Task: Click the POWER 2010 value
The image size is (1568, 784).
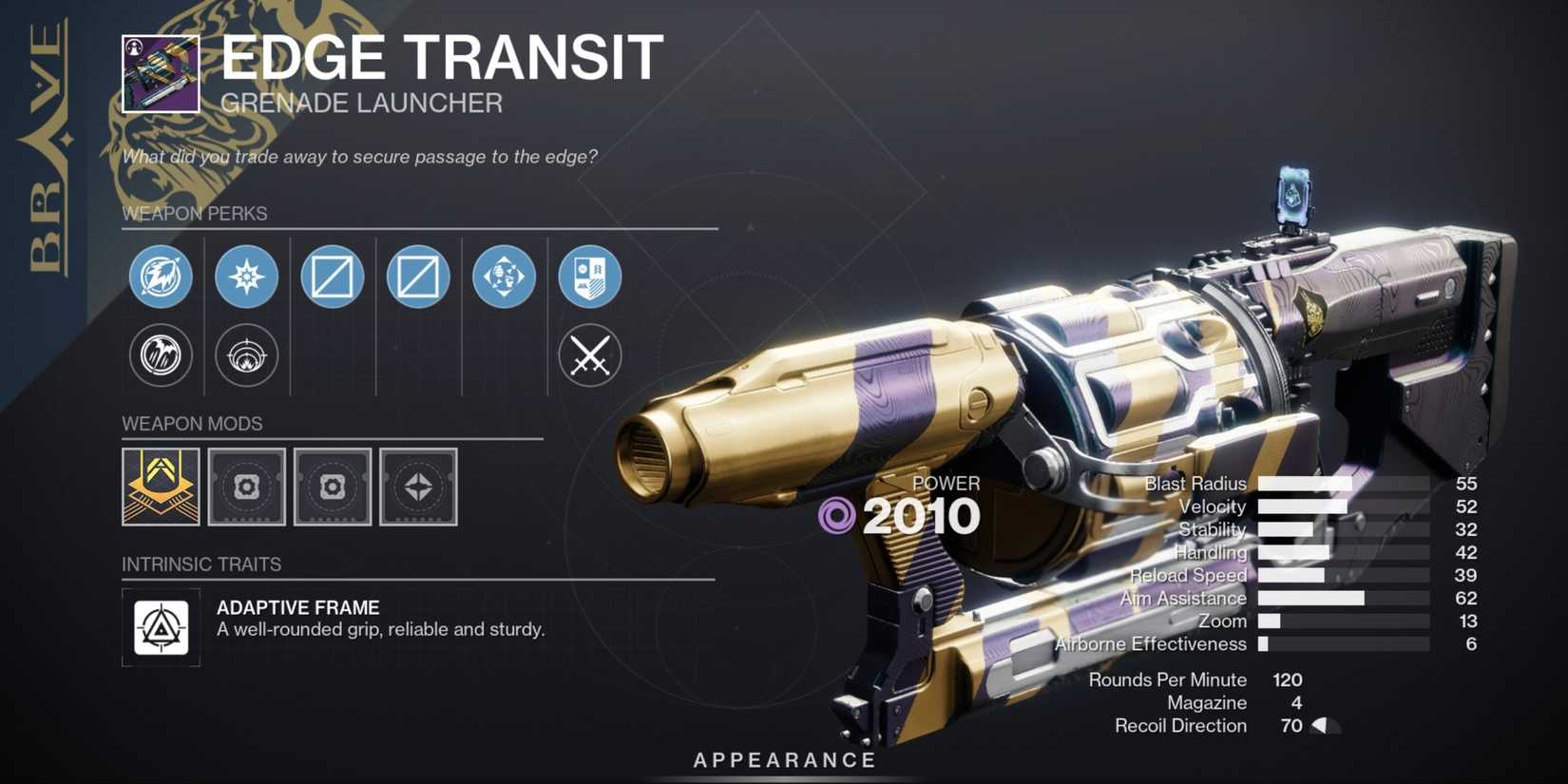Action: pyautogui.click(x=924, y=515)
